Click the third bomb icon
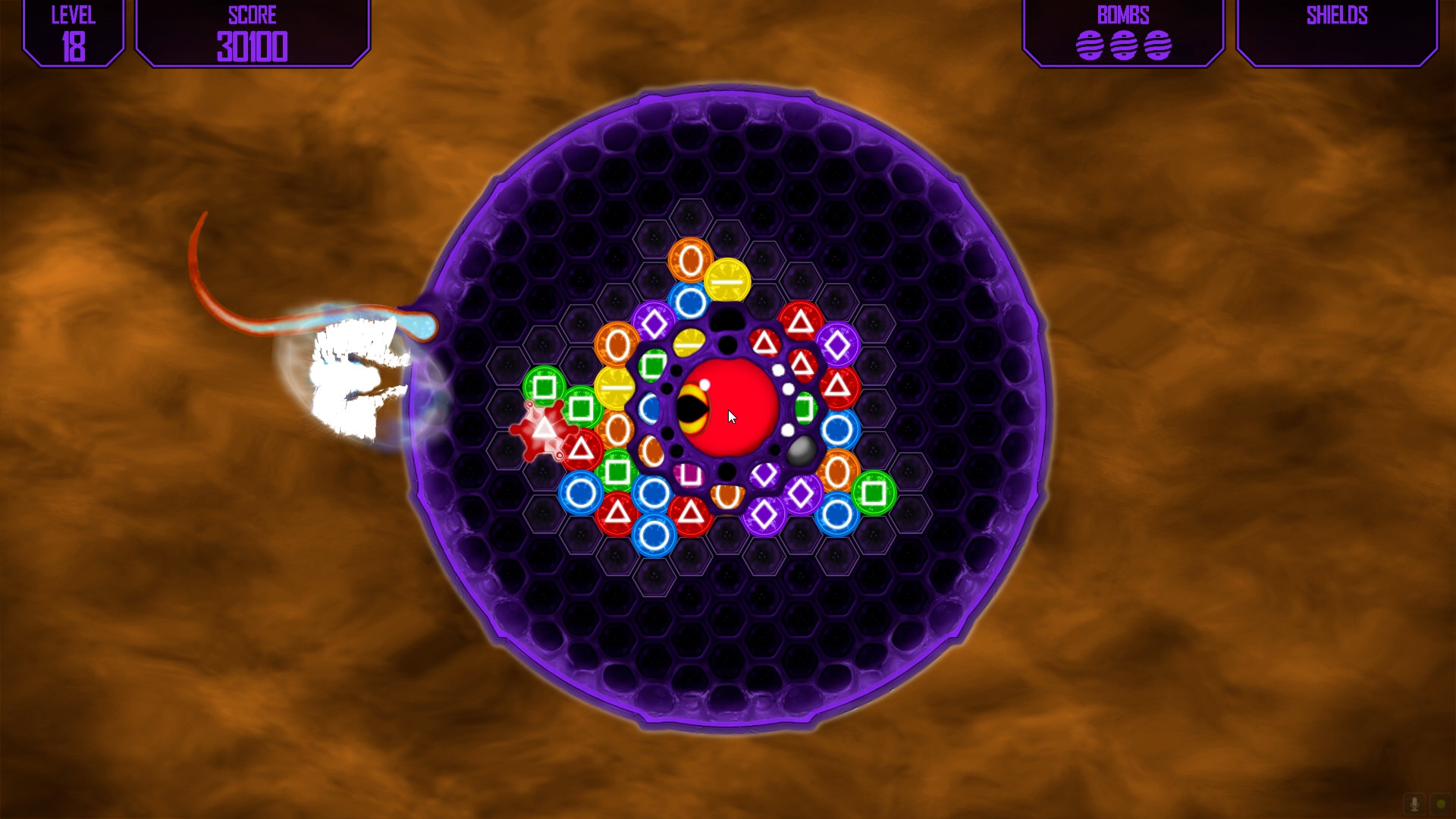The height and width of the screenshot is (819, 1456). [1159, 45]
